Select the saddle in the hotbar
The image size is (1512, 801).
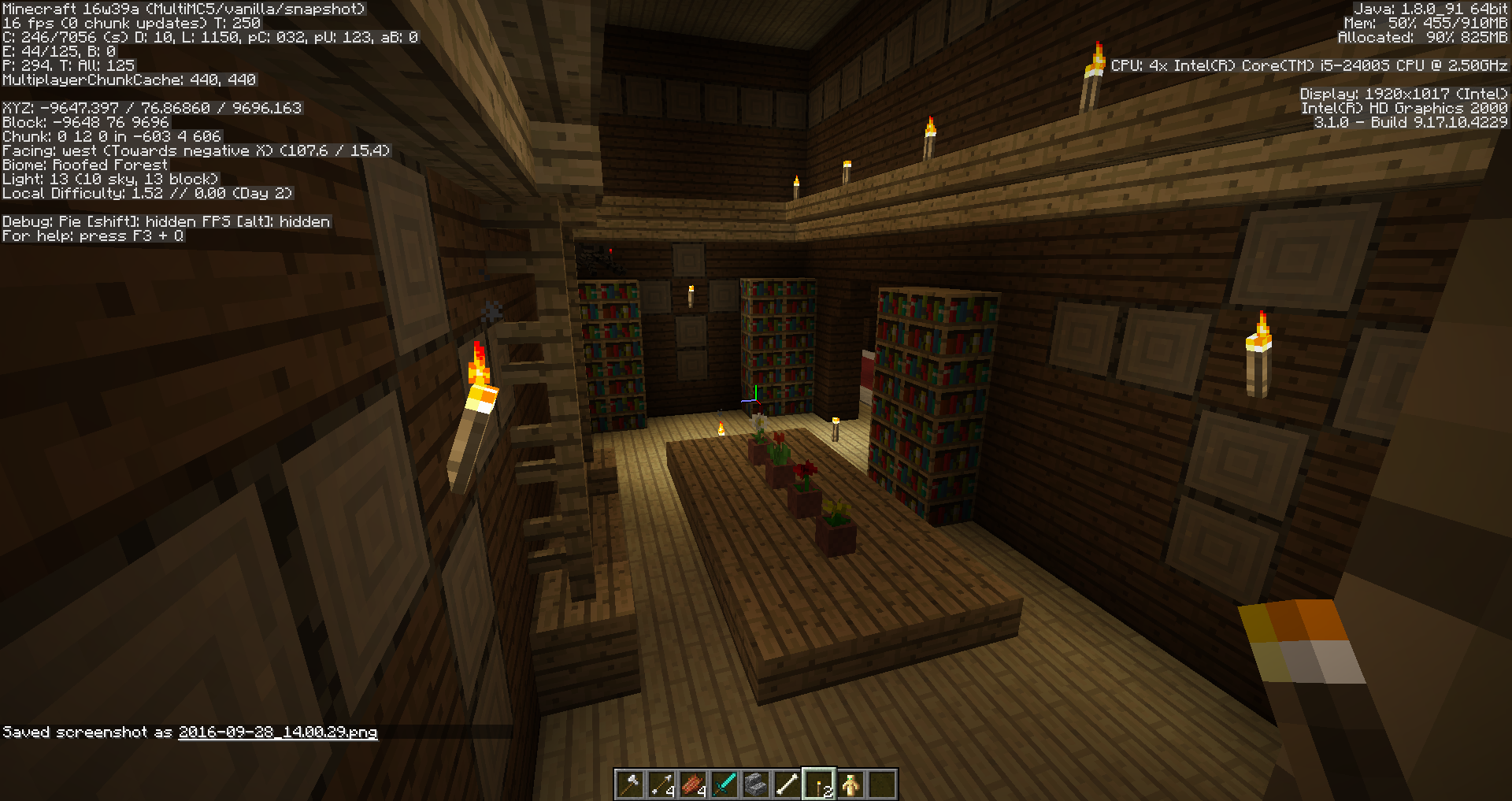(x=694, y=784)
